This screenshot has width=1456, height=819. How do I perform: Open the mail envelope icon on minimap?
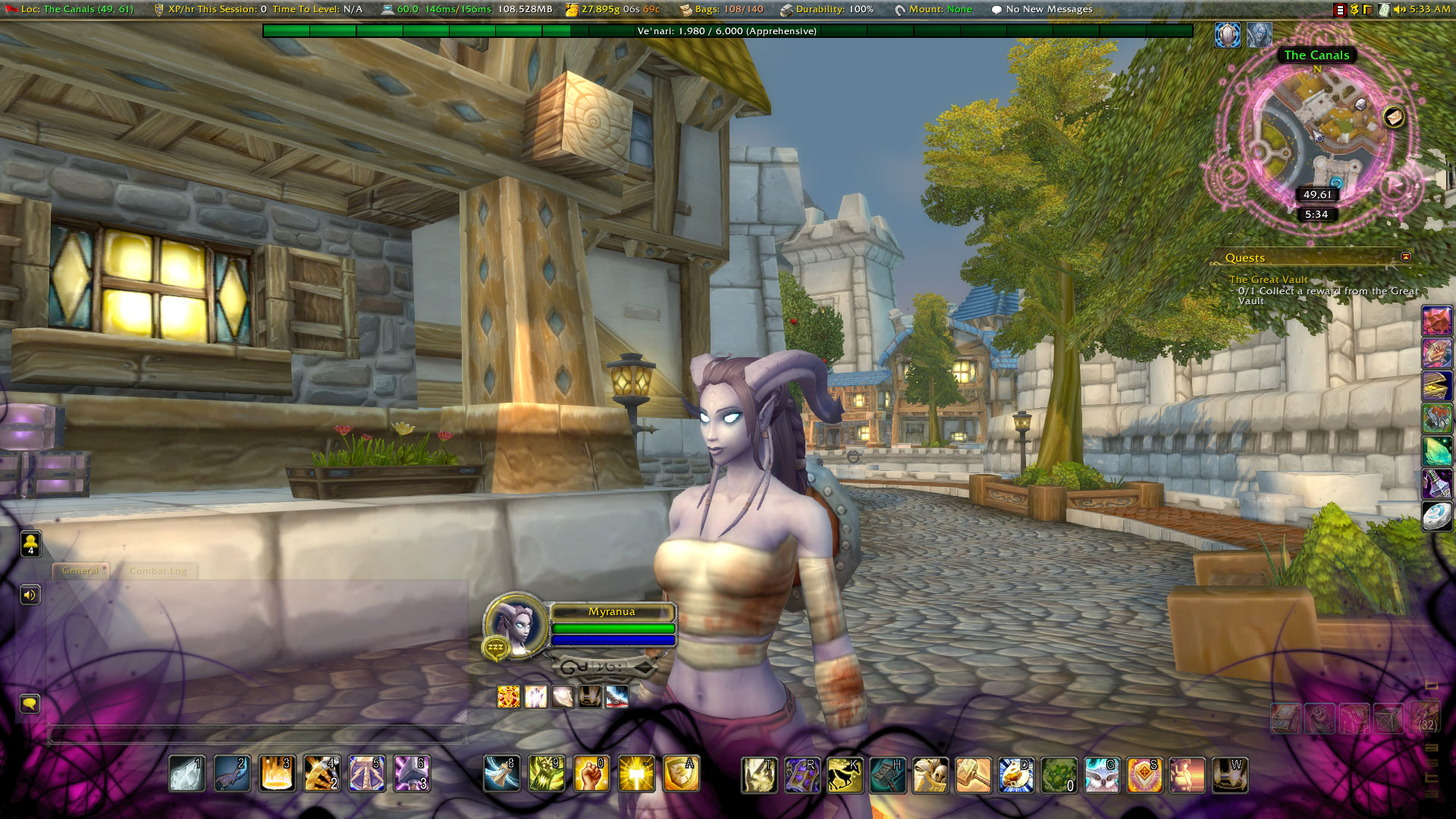[1394, 117]
